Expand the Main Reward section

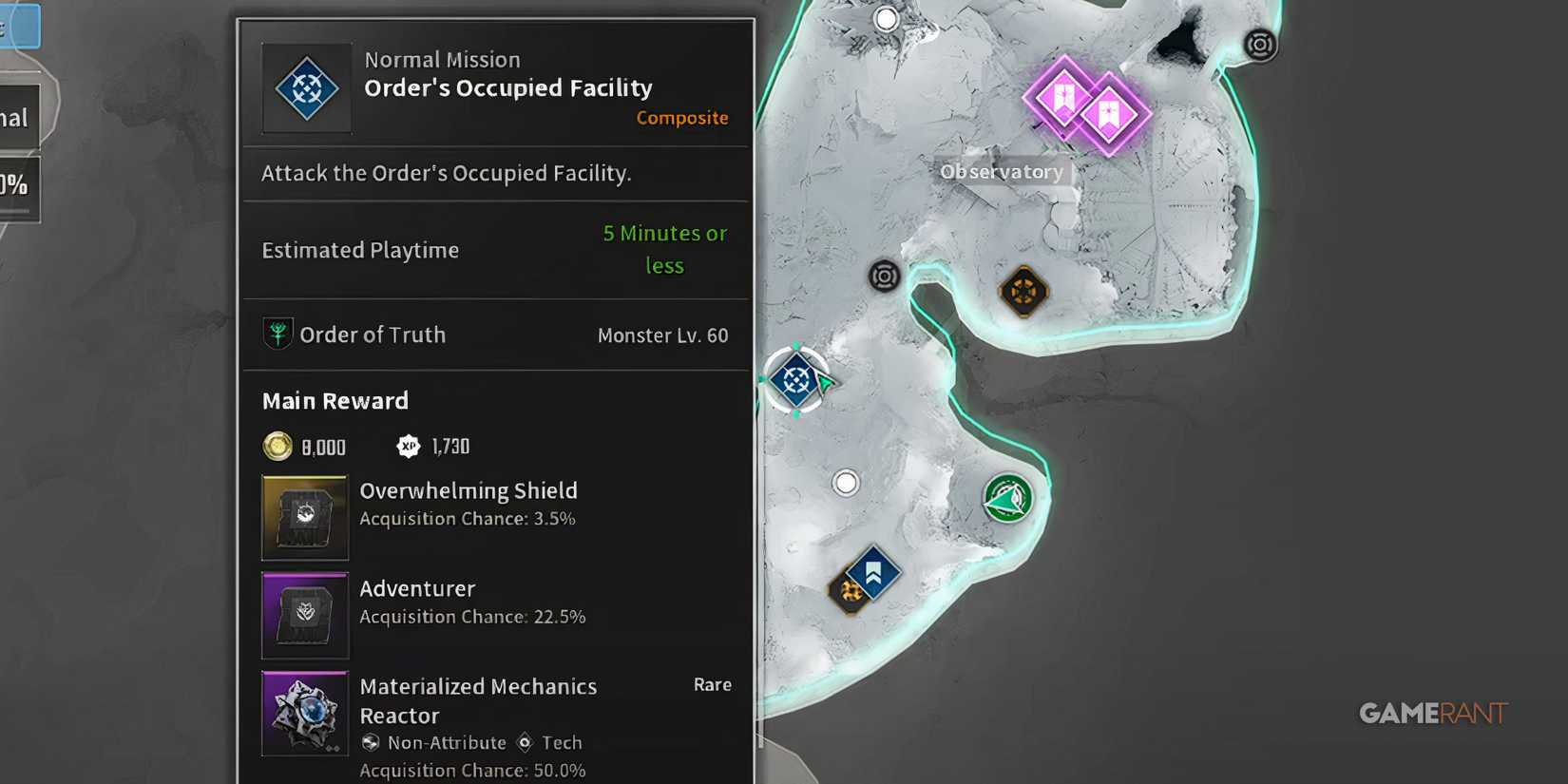pyautogui.click(x=335, y=400)
